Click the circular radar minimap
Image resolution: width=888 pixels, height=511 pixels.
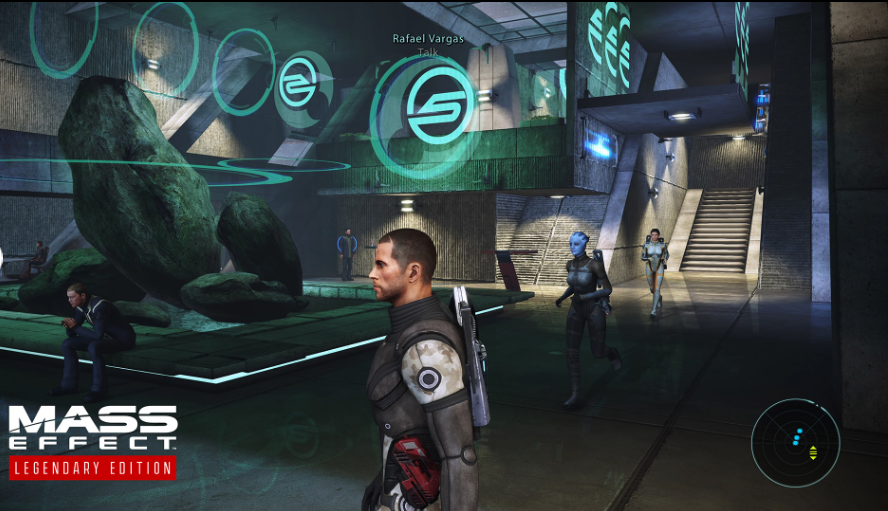click(x=796, y=443)
